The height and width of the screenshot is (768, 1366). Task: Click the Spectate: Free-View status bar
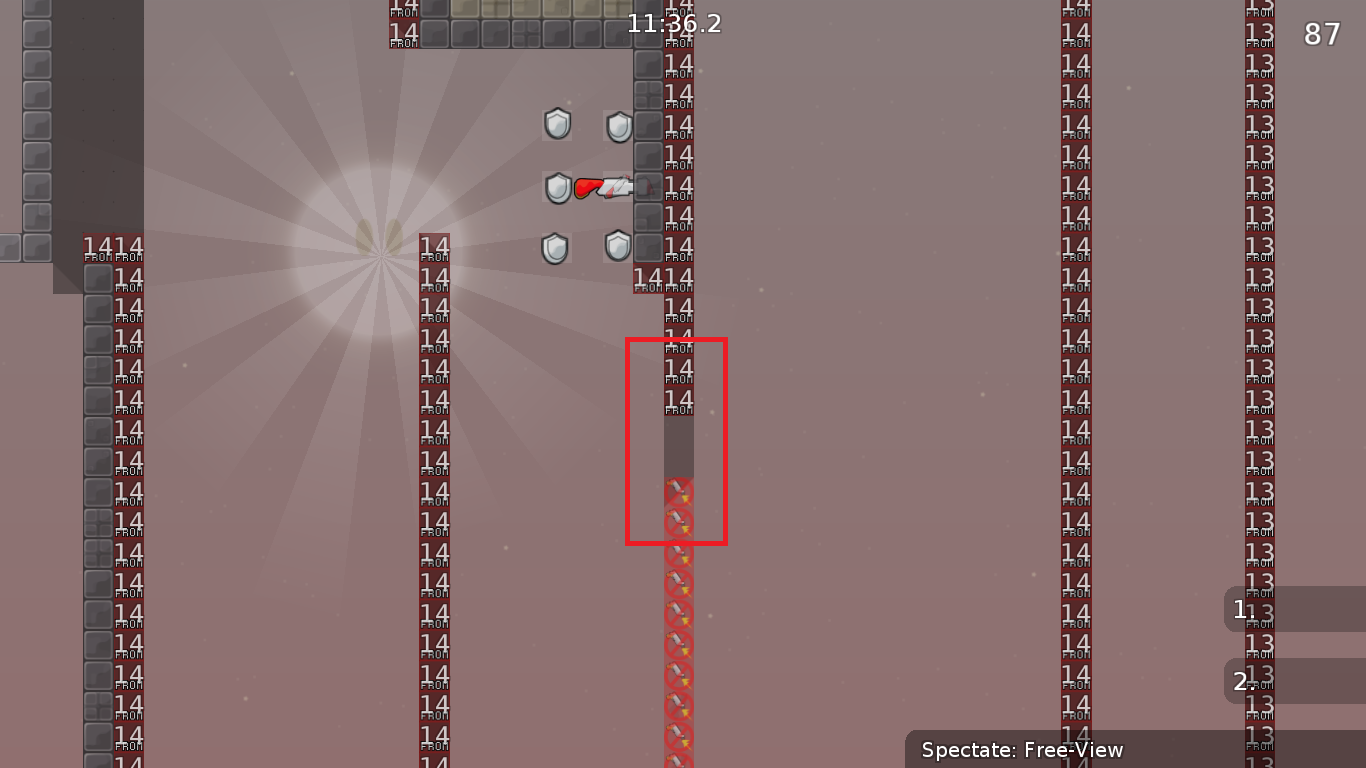coord(1023,749)
